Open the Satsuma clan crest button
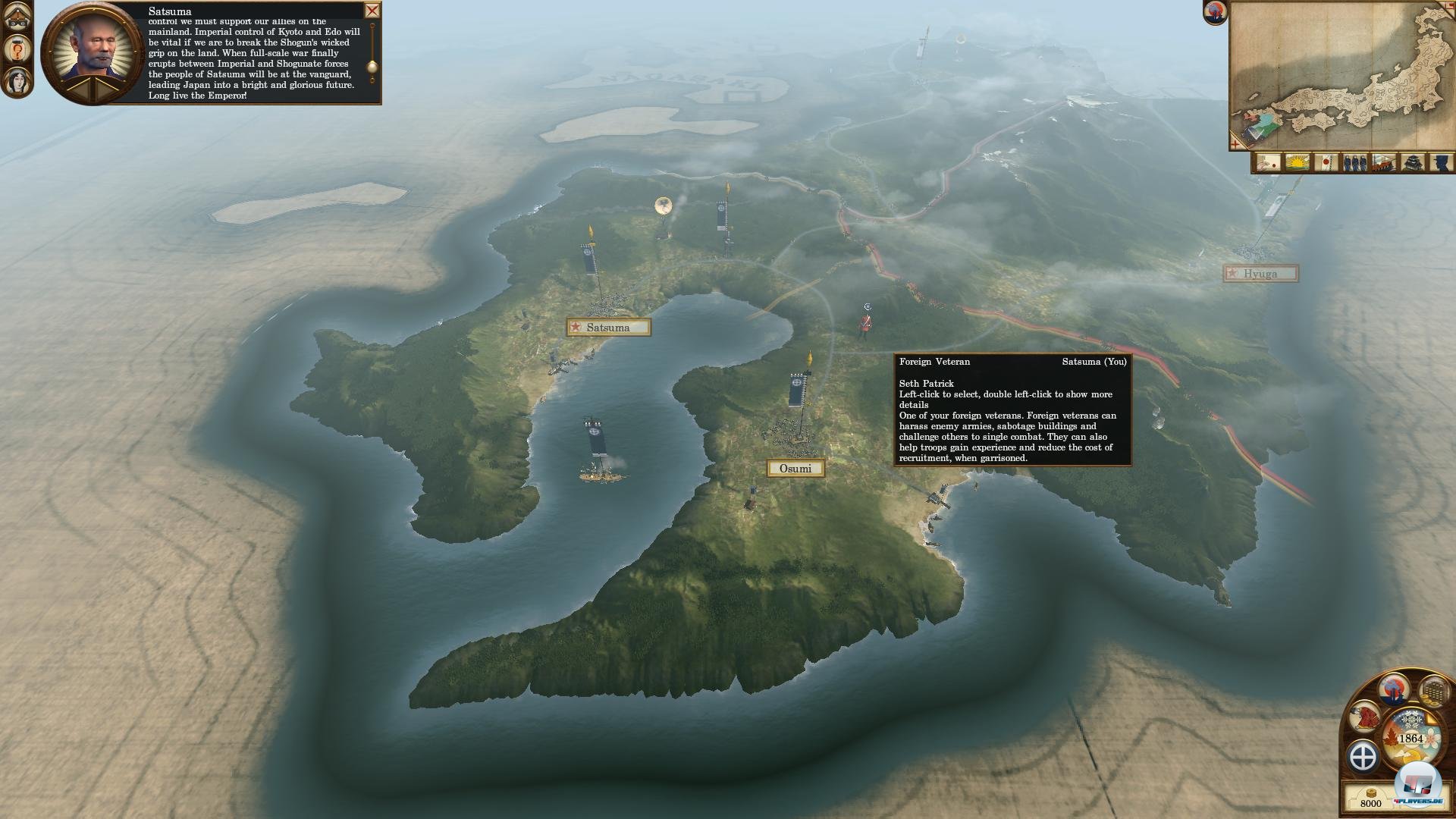This screenshot has width=1456, height=819. click(x=1363, y=756)
